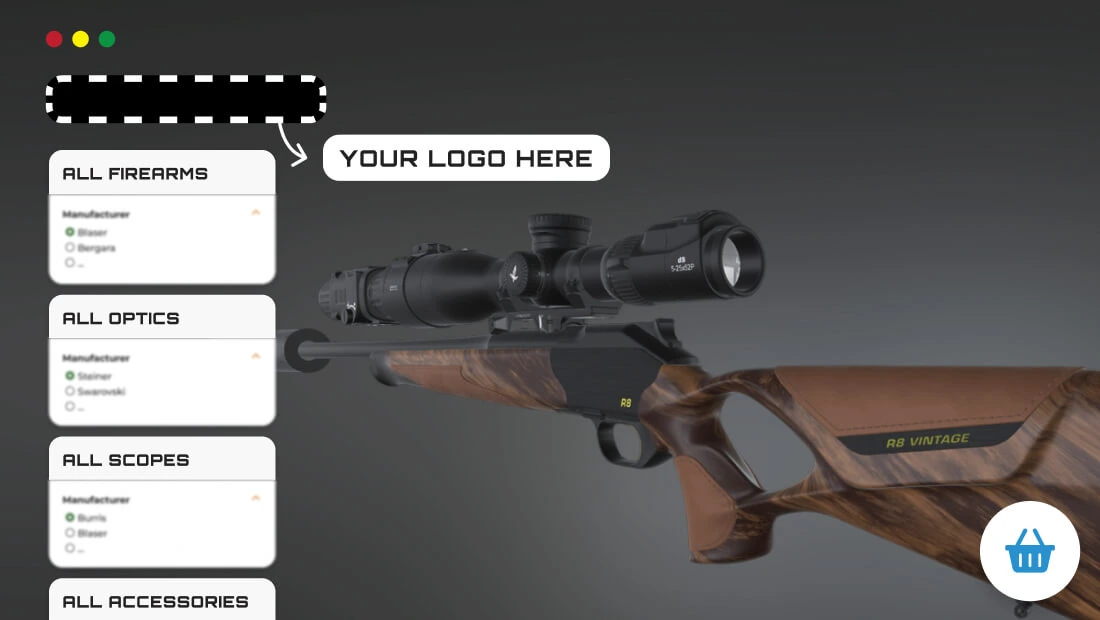1100x620 pixels.
Task: Open the shopping basket
Action: click(x=1030, y=551)
